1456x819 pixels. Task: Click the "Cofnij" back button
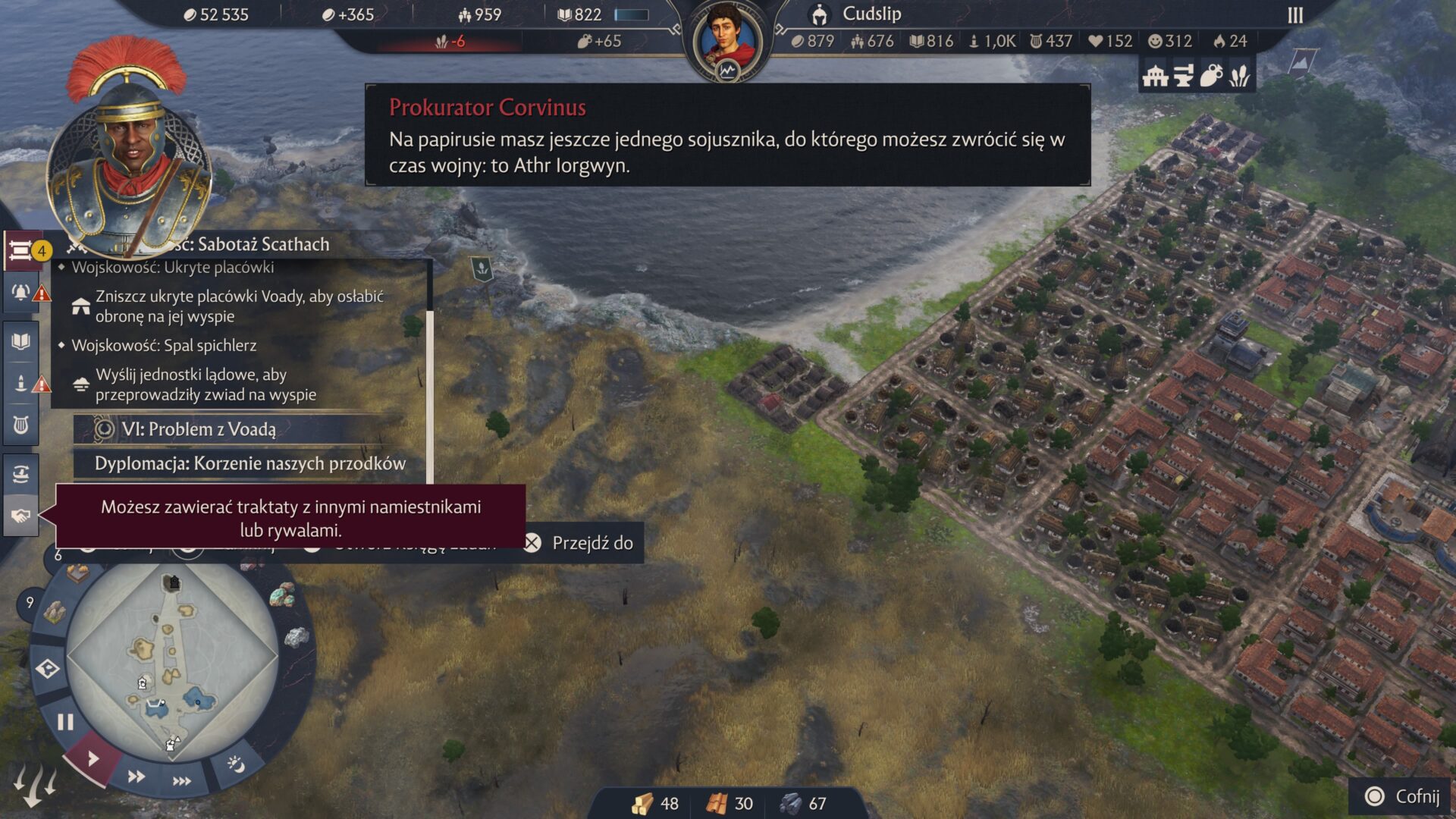pyautogui.click(x=1403, y=796)
